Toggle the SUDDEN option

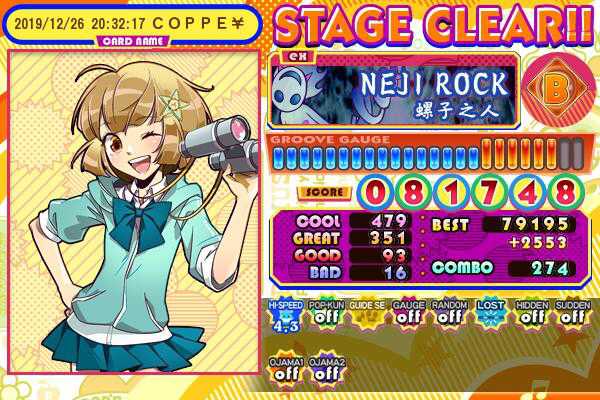(x=570, y=316)
